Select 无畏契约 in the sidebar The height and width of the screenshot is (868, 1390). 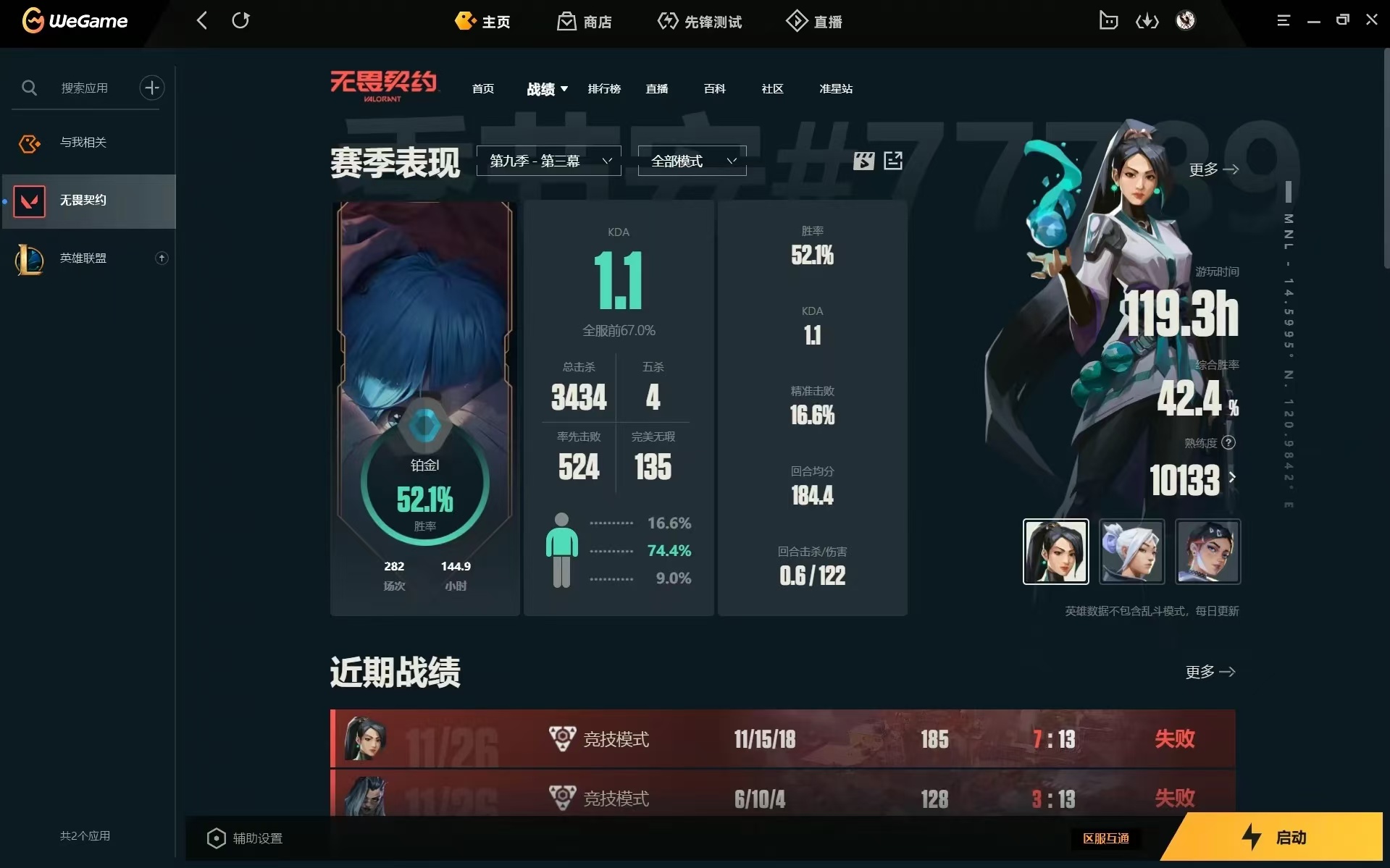pos(83,201)
